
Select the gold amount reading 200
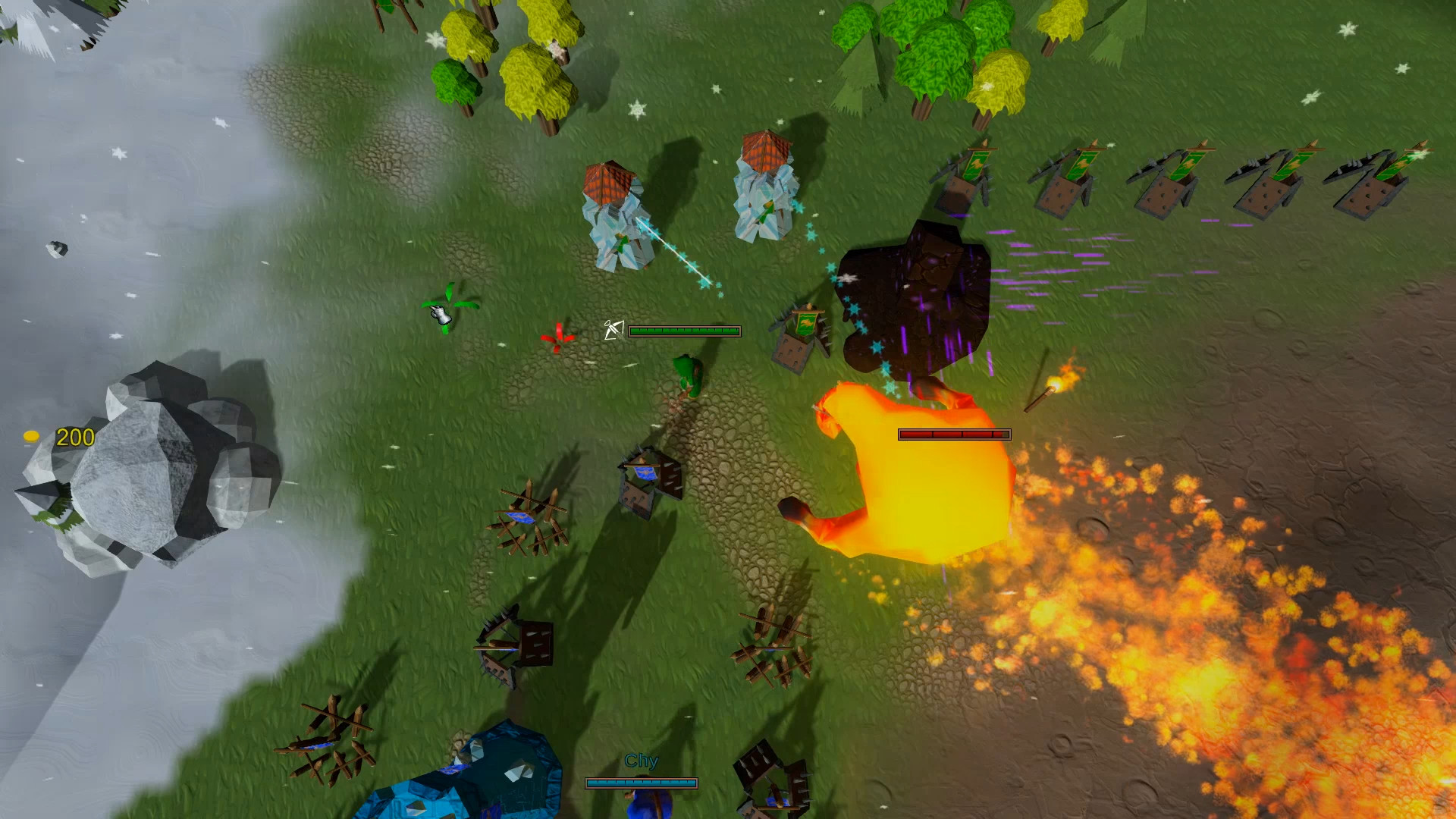pos(74,437)
